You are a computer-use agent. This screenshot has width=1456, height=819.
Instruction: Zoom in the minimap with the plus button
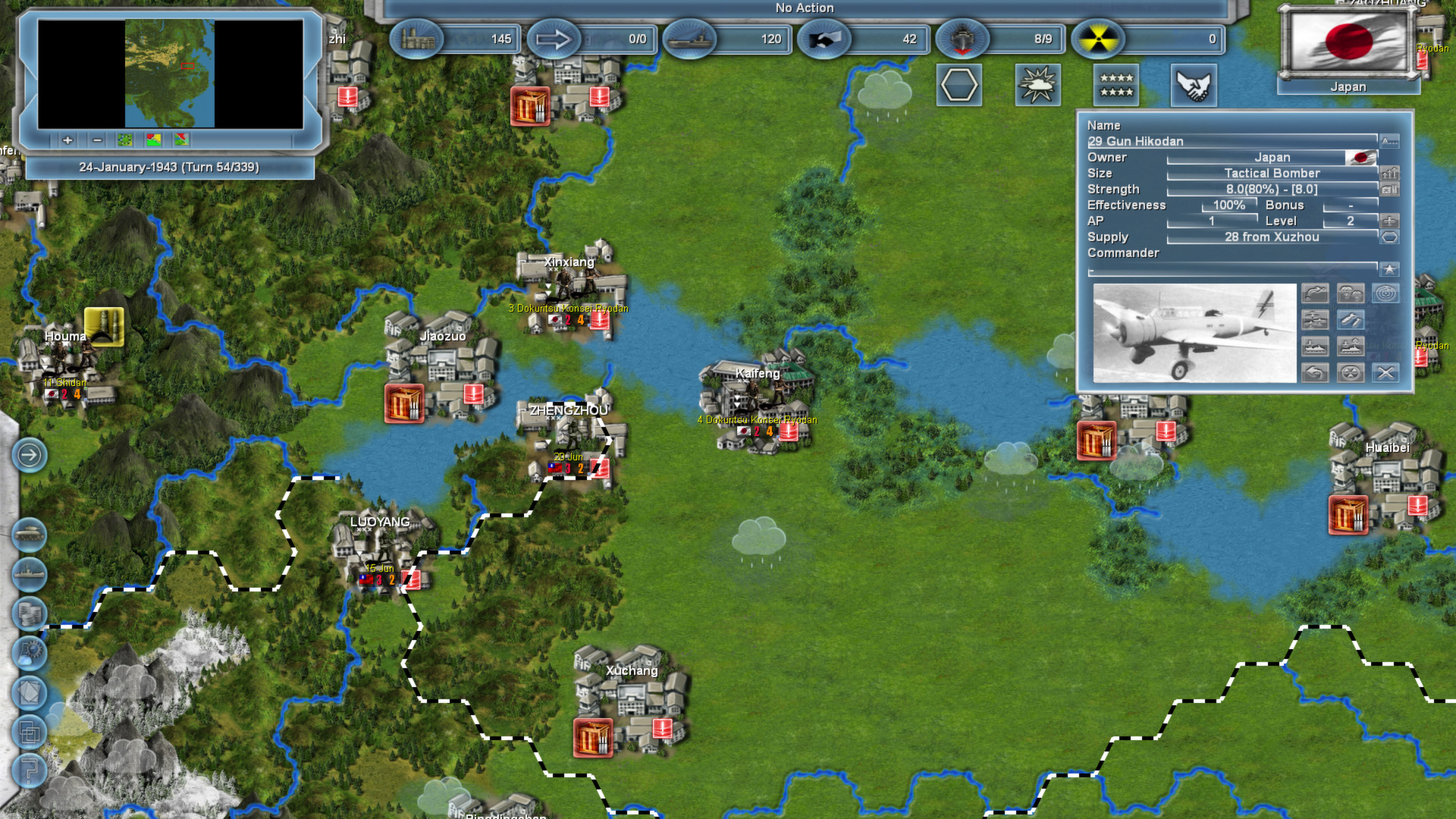point(67,140)
